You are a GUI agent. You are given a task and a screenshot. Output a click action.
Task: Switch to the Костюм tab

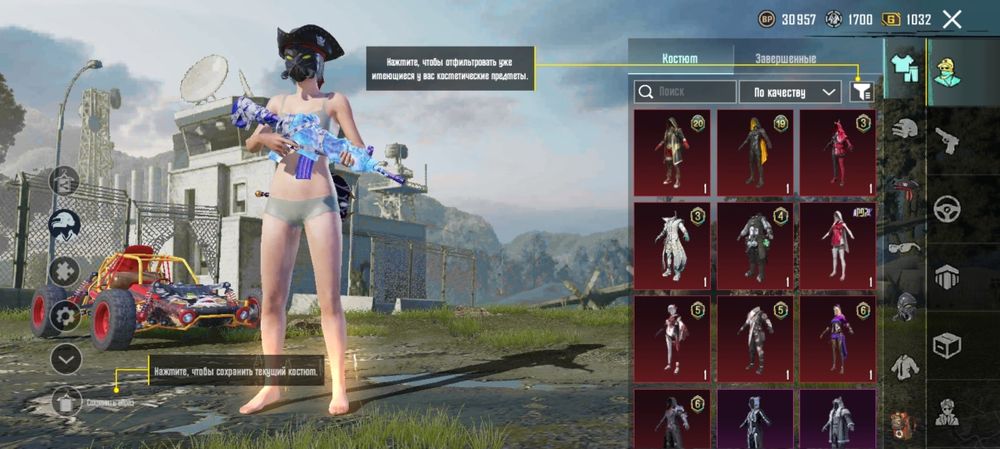point(680,59)
